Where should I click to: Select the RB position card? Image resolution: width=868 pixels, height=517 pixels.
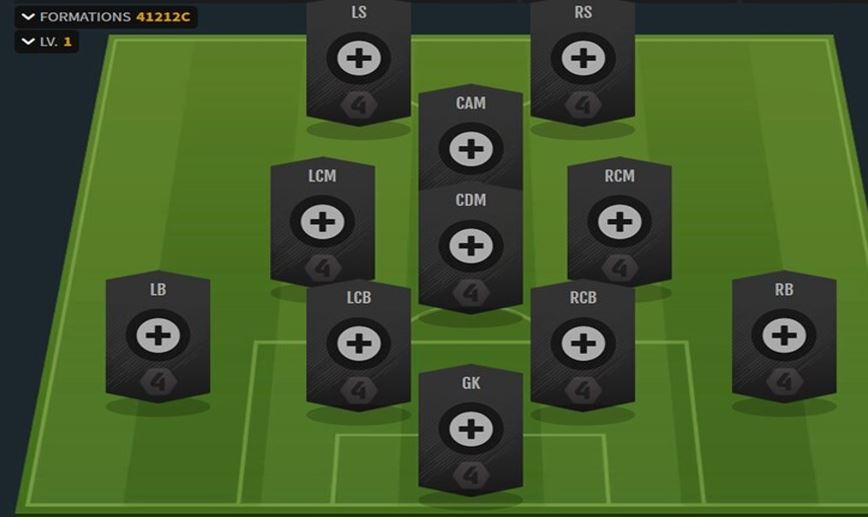coord(783,336)
